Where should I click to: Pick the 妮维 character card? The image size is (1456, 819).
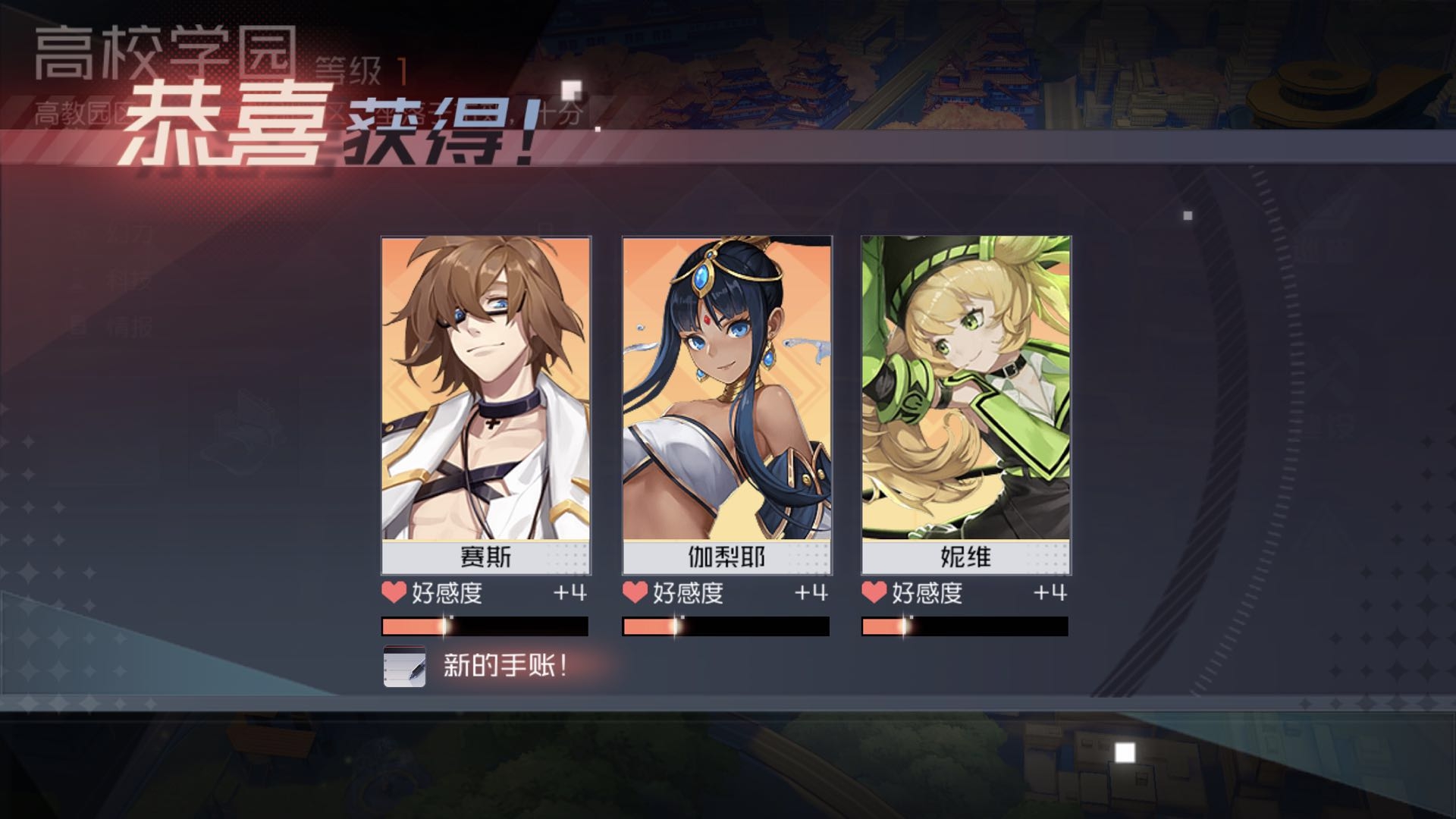965,404
